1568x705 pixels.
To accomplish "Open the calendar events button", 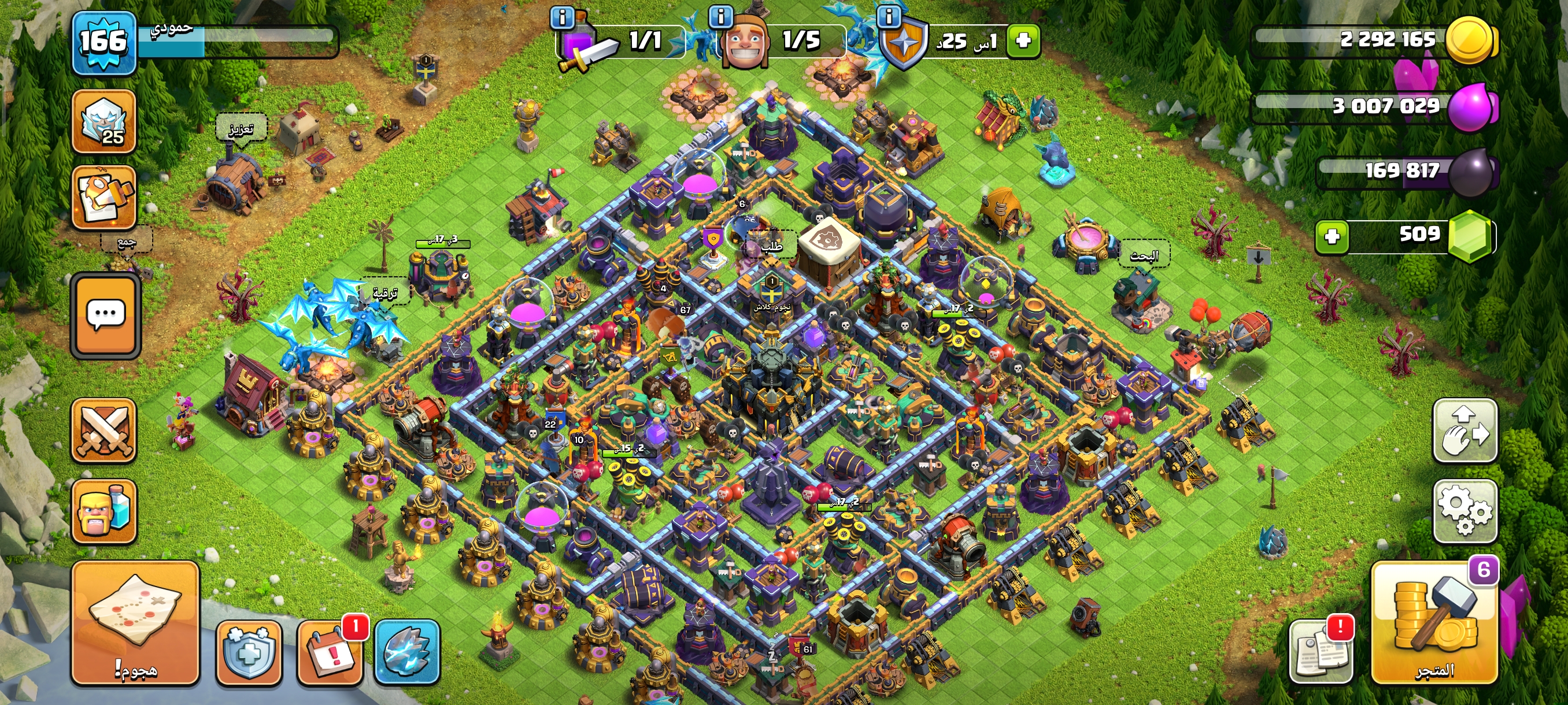I will (330, 652).
